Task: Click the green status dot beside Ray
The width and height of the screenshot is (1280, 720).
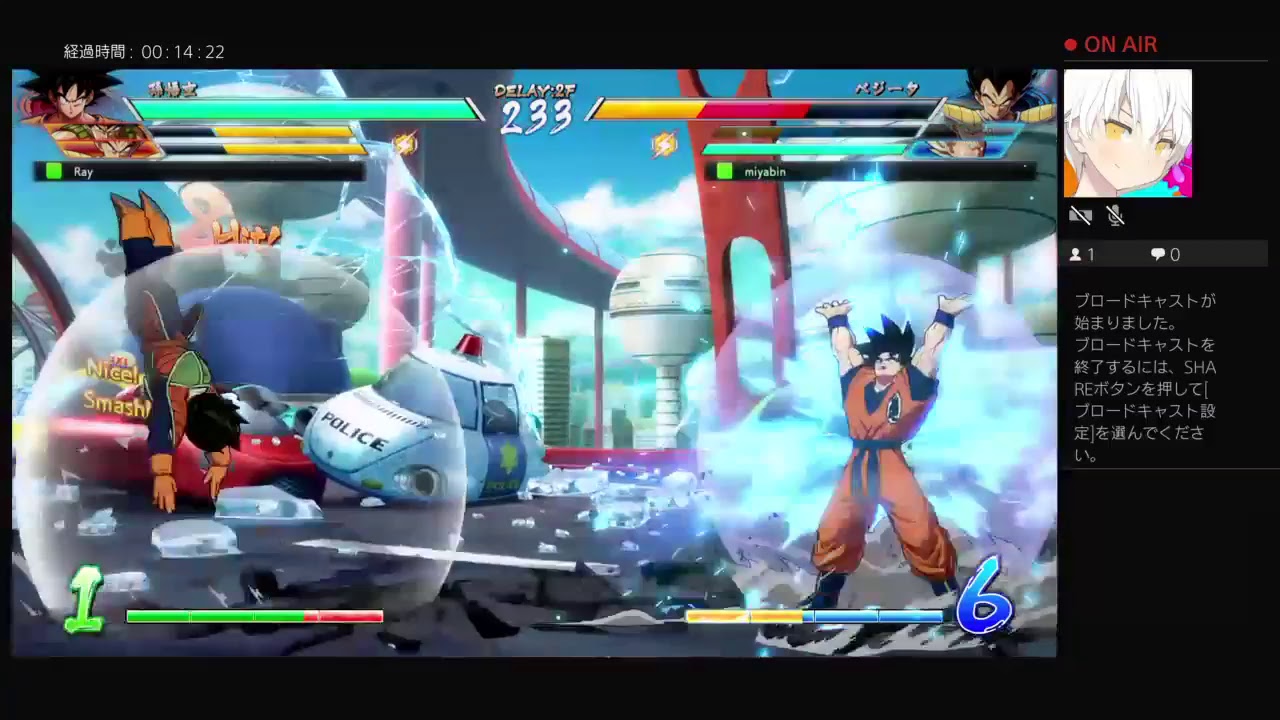Action: [x=52, y=171]
